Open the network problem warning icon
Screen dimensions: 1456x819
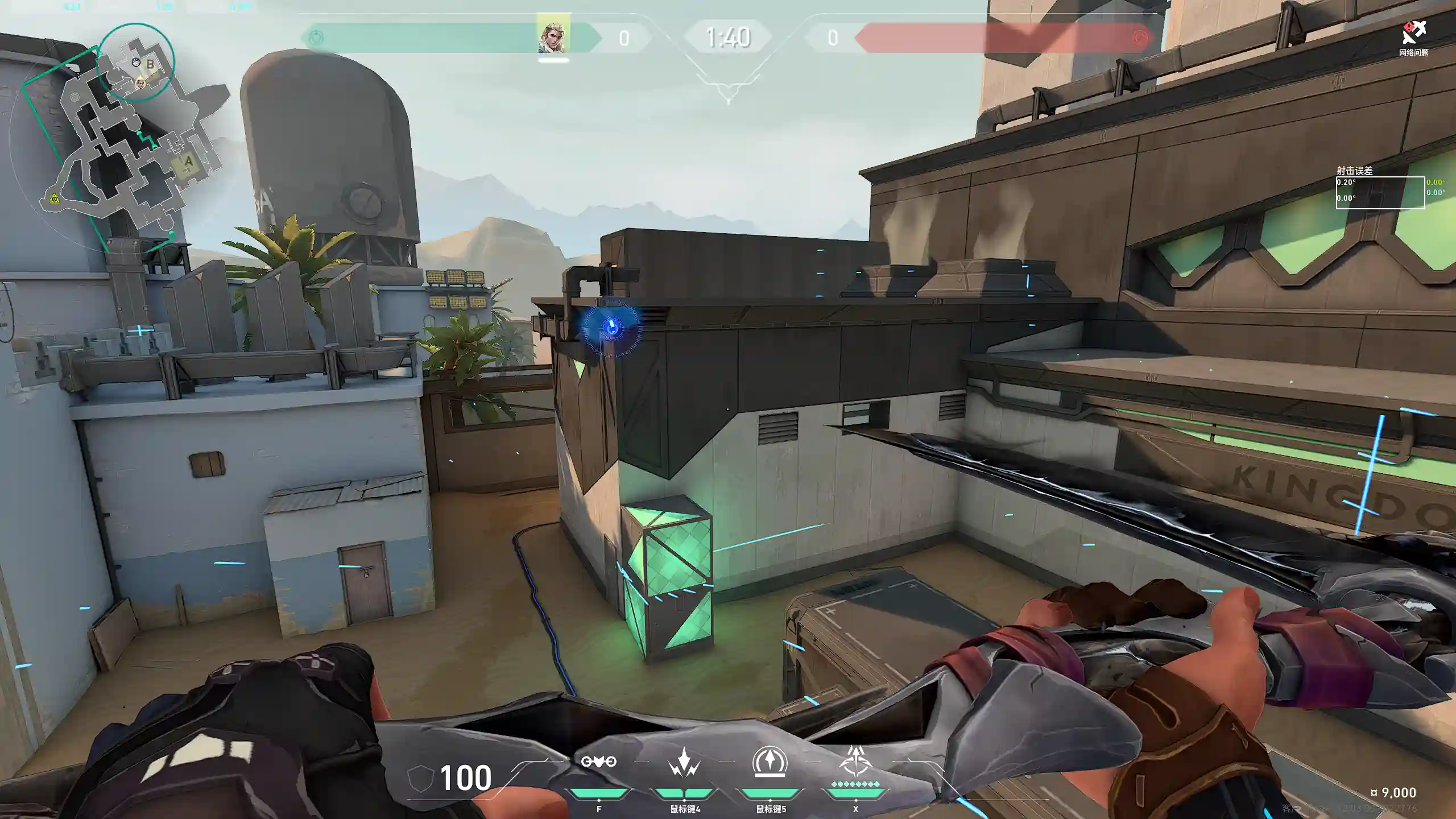(x=1413, y=33)
